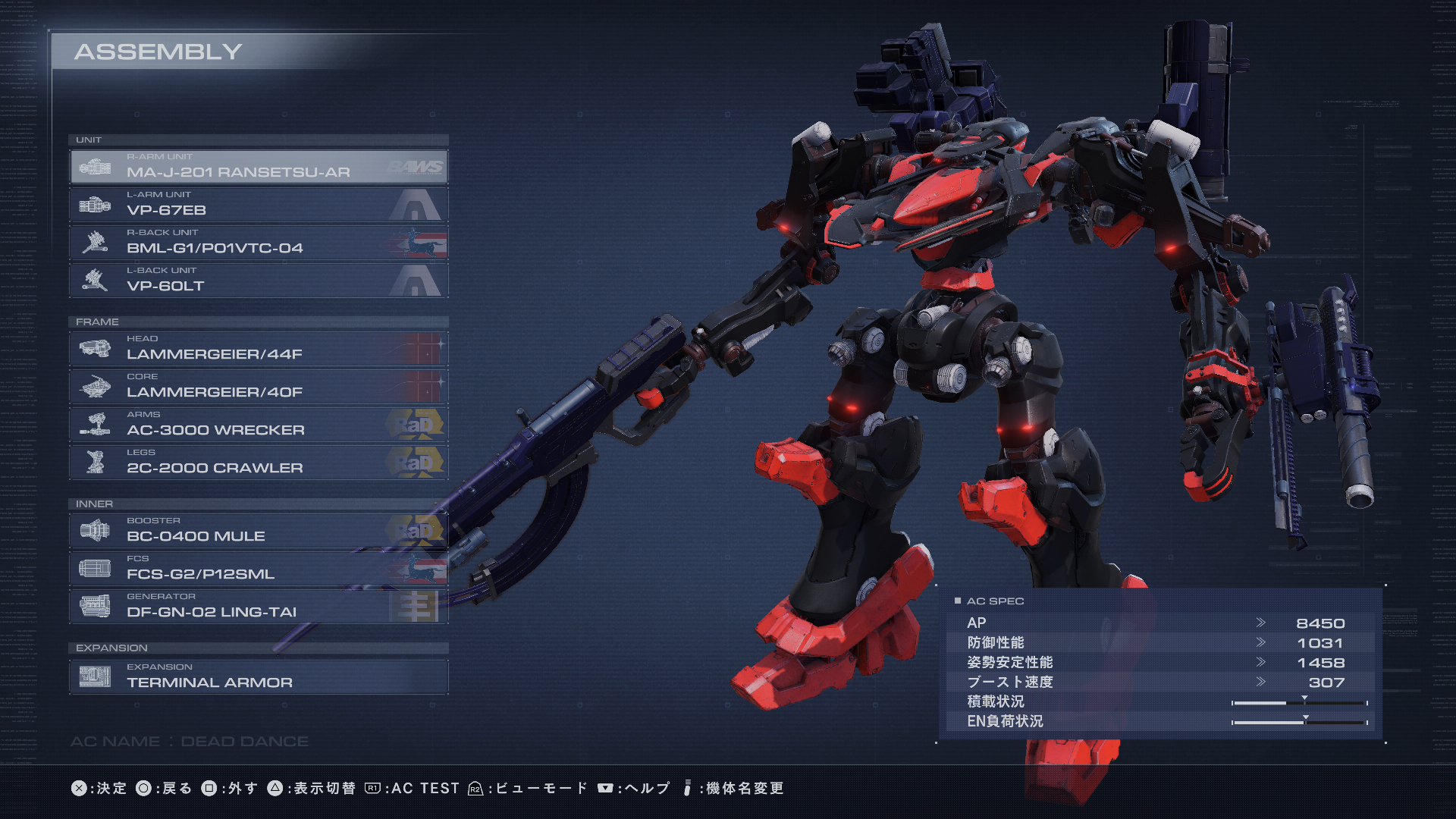Choose the GENERATOR DF-GN-02 LING-TAI slot

click(258, 607)
